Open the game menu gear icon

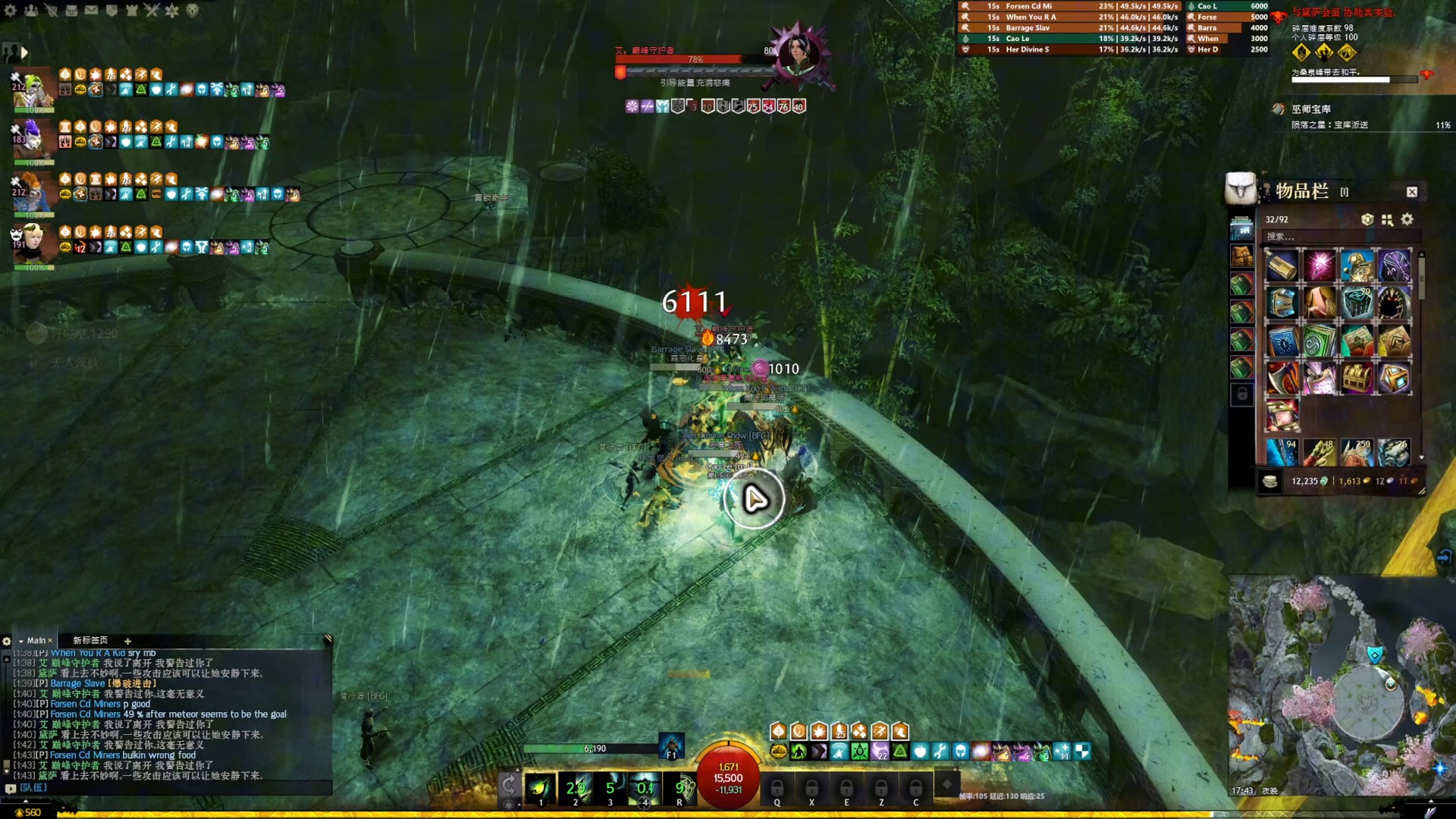pos(11,11)
